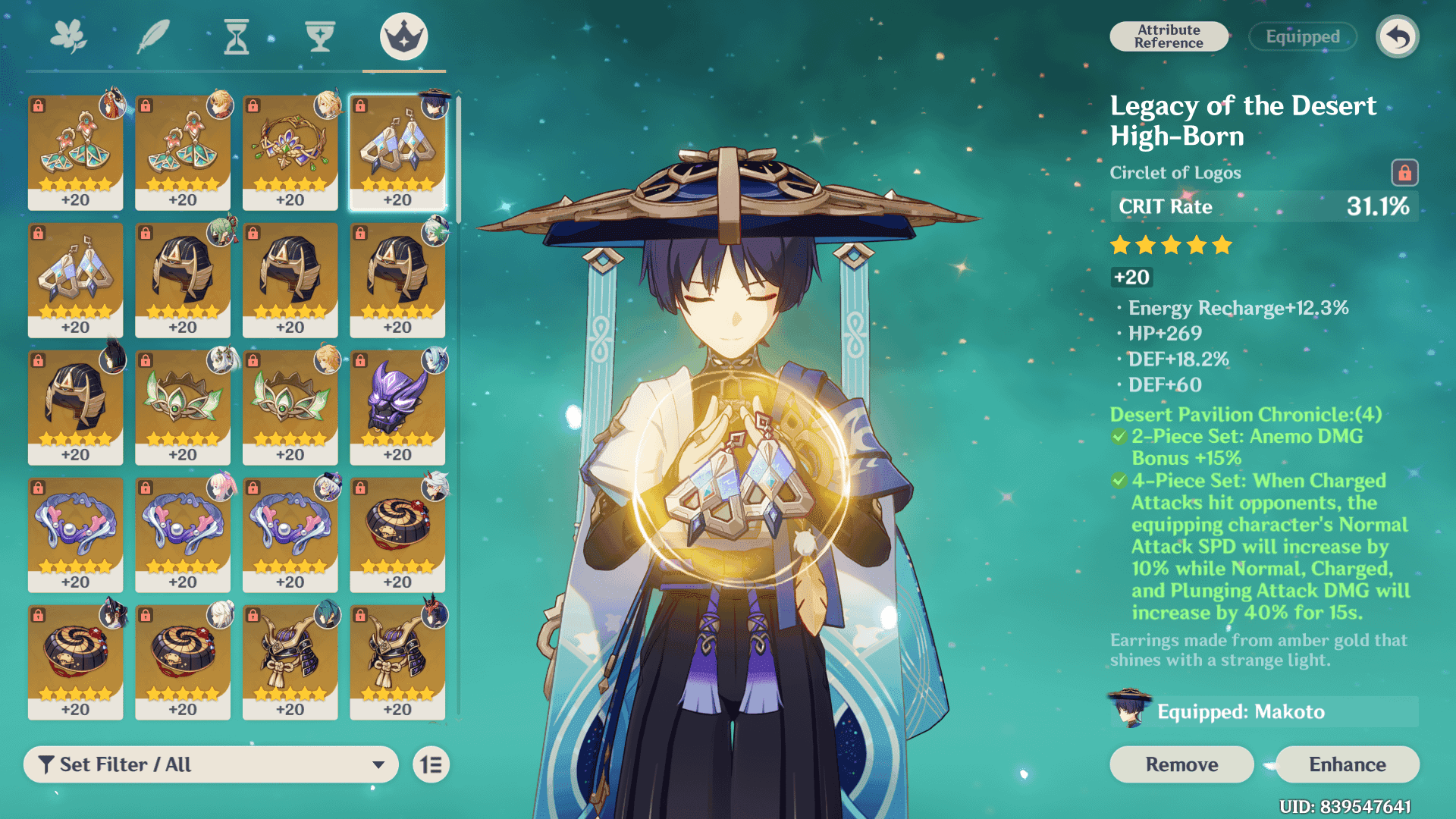This screenshot has height=819, width=1456.
Task: Open the Set Filter / All dropdown
Action: tap(211, 764)
